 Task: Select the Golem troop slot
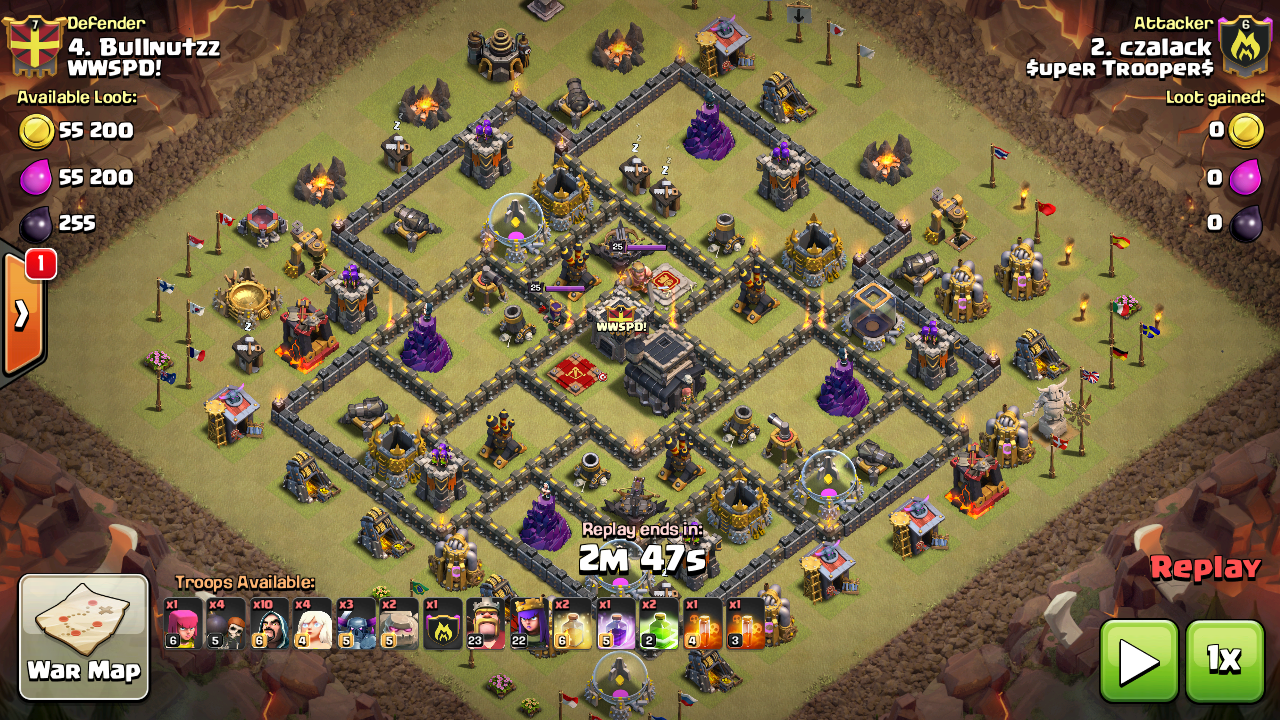point(399,624)
